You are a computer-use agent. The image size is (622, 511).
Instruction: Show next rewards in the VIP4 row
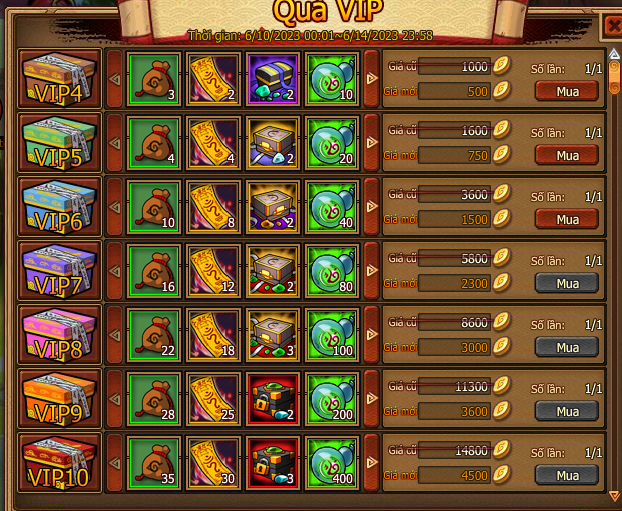[371, 78]
